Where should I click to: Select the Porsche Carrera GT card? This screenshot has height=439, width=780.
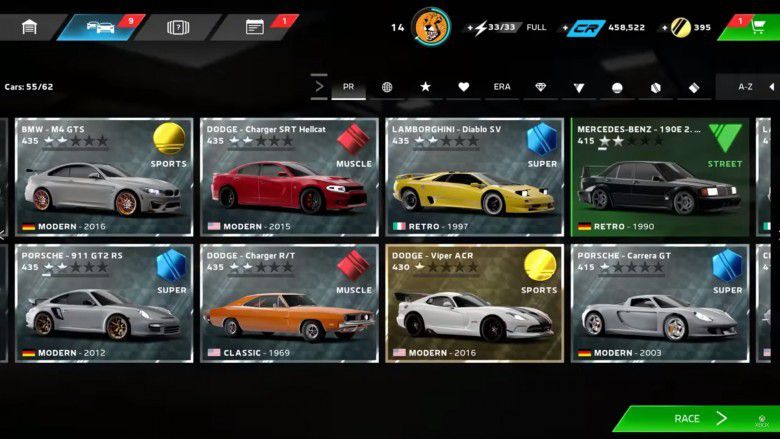coord(659,303)
